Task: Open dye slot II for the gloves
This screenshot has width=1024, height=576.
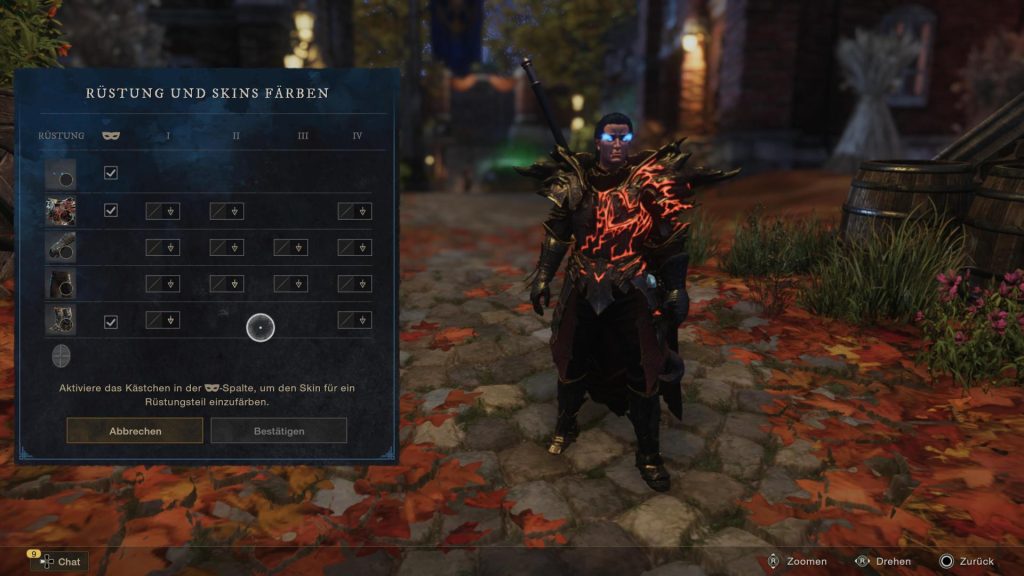Action: click(226, 247)
